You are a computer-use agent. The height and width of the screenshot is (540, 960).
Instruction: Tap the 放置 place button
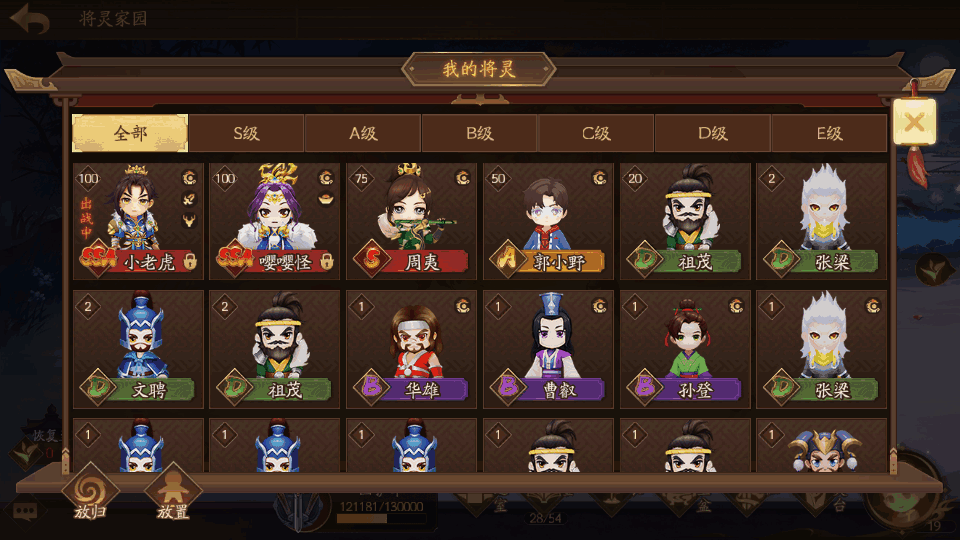[173, 494]
